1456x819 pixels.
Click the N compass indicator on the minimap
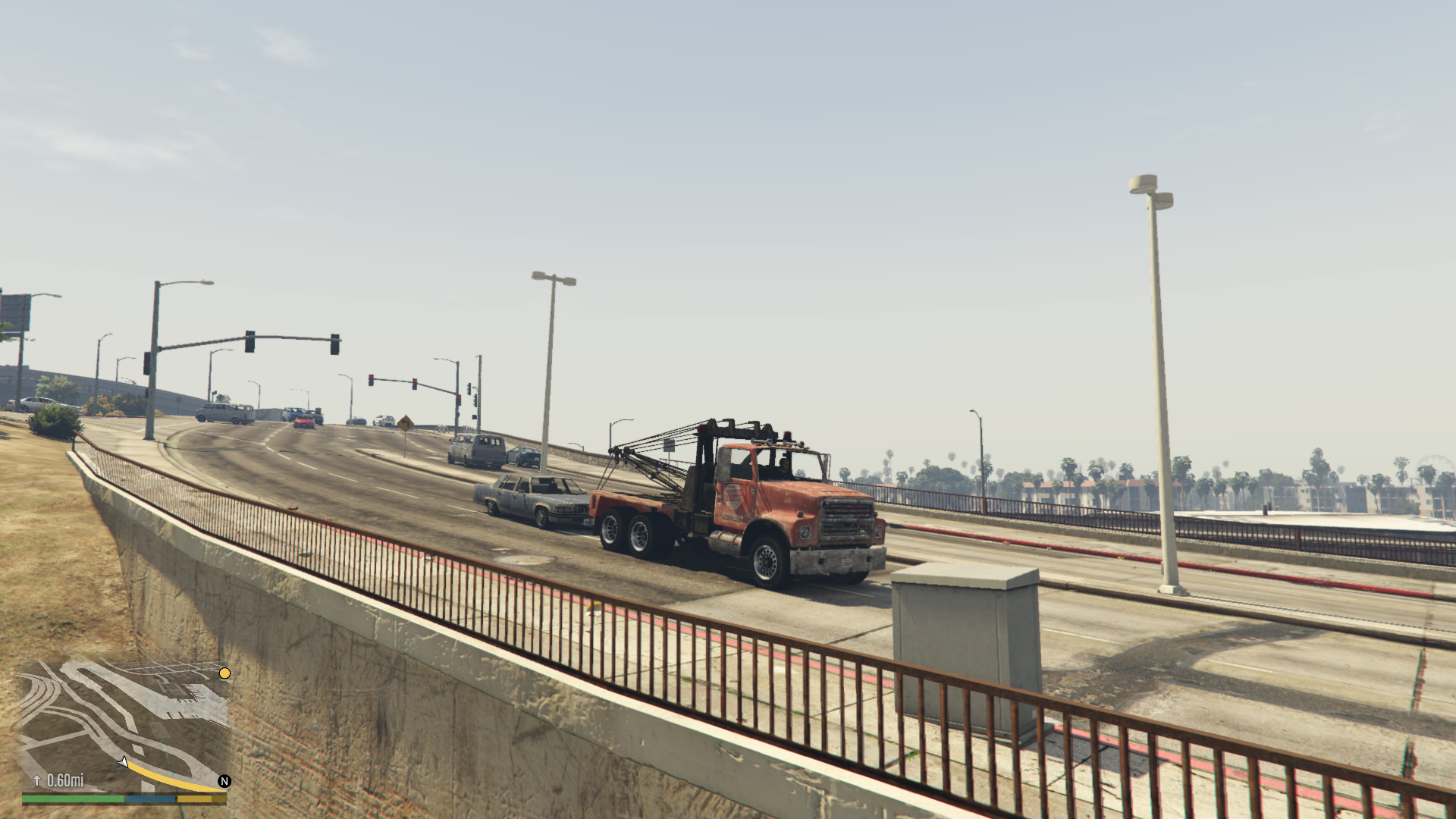[224, 781]
